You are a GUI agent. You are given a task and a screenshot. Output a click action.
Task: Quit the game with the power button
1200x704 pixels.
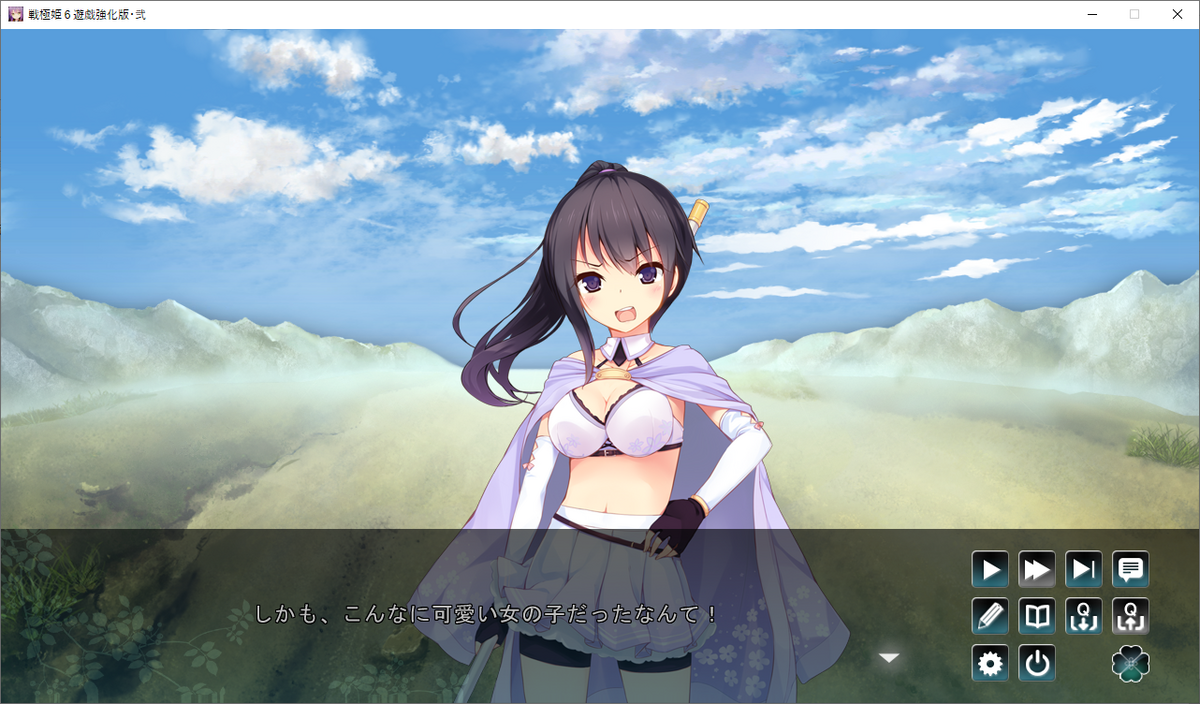[x=1037, y=663]
